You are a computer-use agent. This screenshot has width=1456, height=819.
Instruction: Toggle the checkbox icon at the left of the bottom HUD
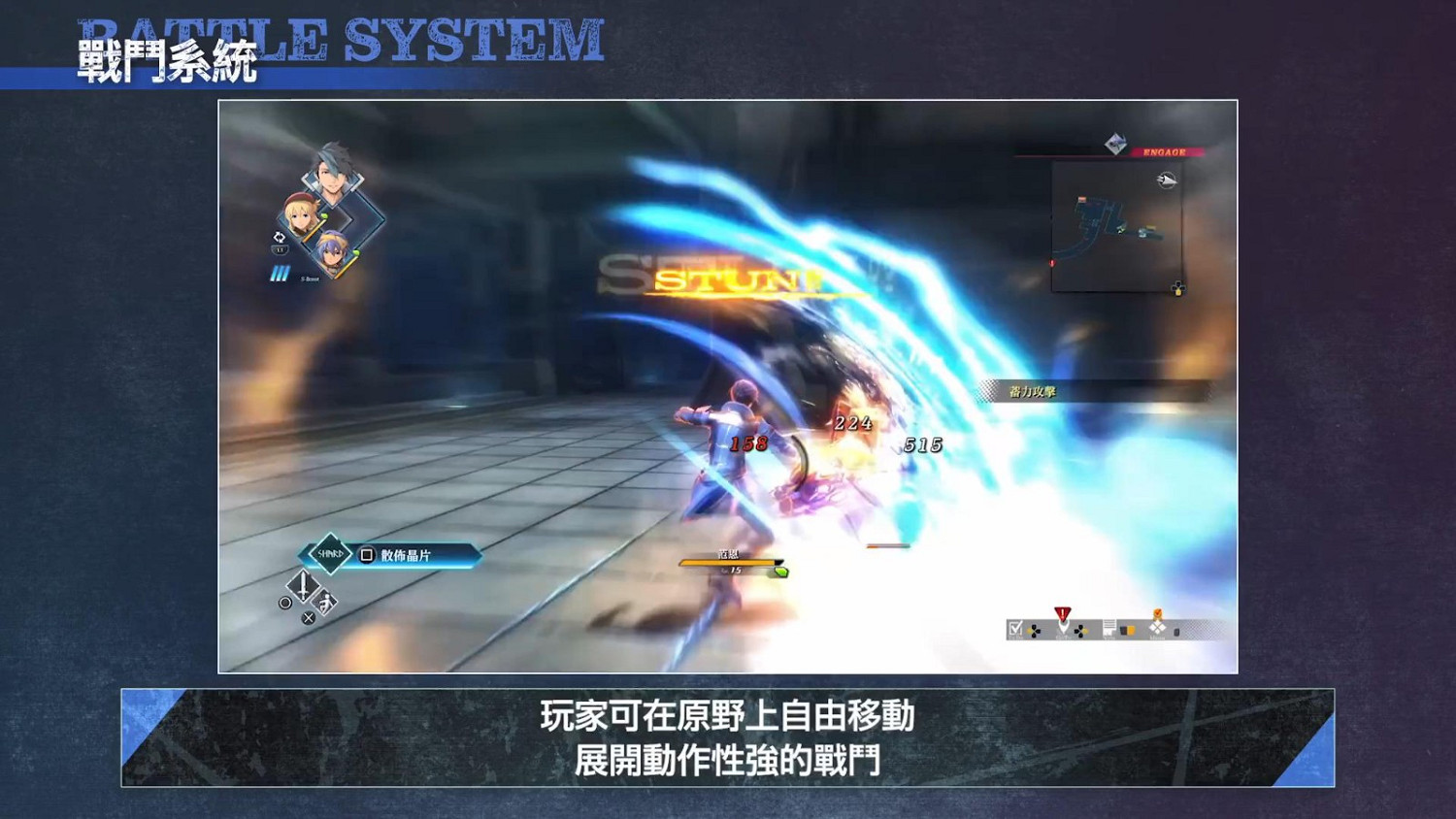(x=1015, y=628)
